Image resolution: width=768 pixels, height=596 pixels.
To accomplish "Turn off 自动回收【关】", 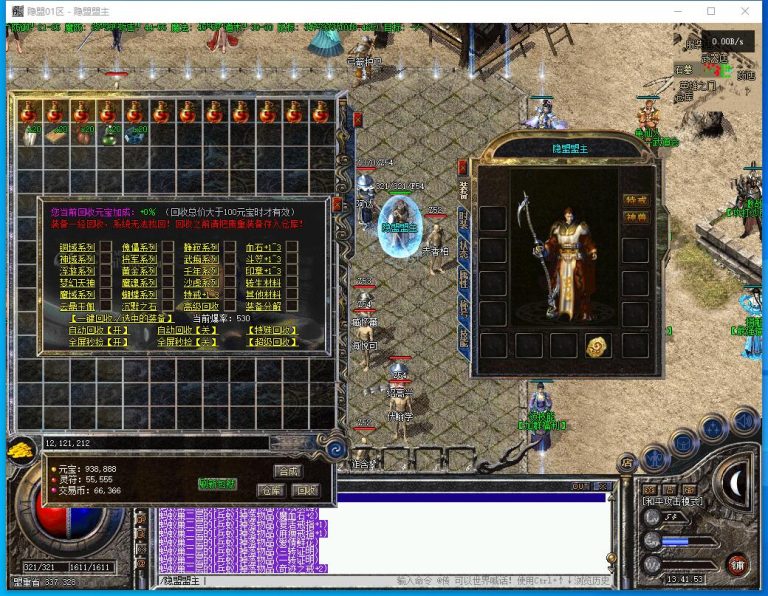I will point(187,330).
